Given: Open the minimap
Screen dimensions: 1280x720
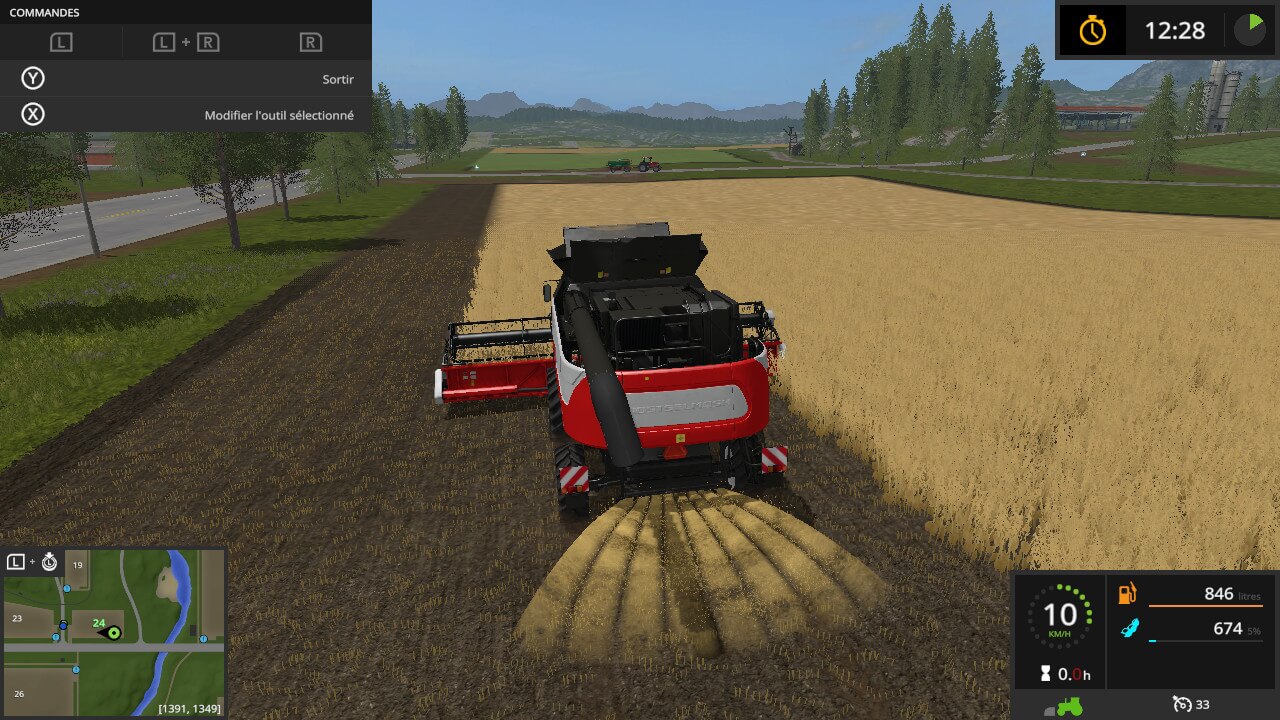Looking at the screenshot, I should [113, 633].
